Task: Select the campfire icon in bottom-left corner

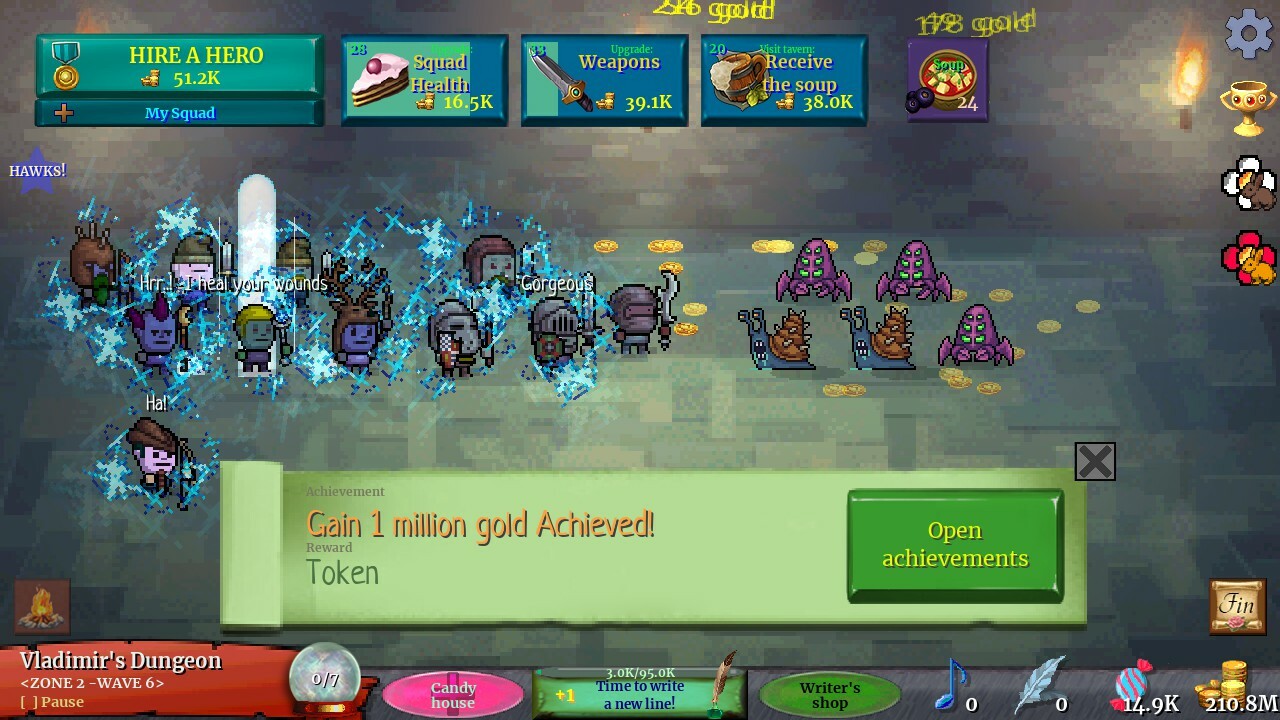Action: 40,605
